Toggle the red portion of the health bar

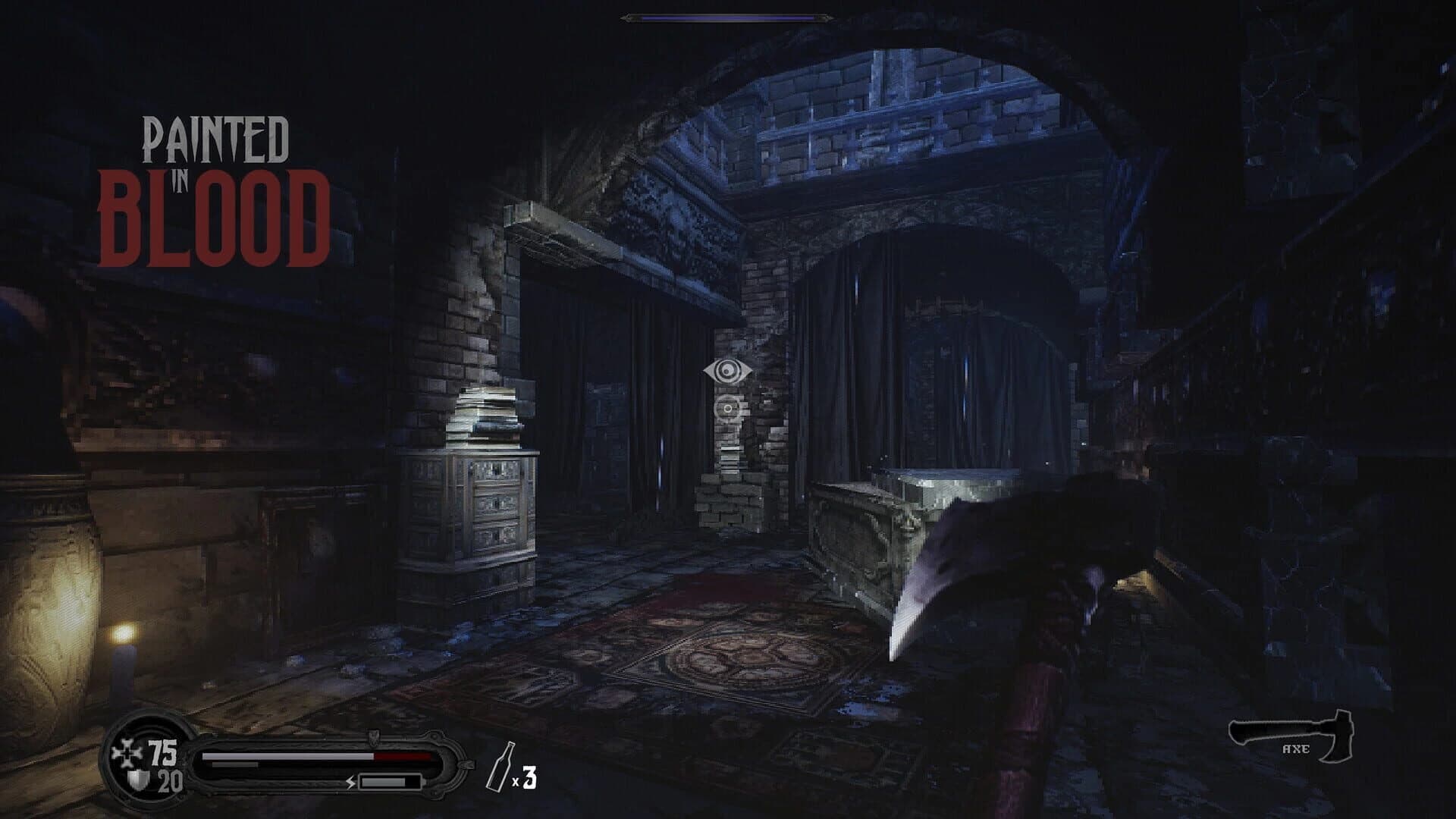click(x=402, y=755)
